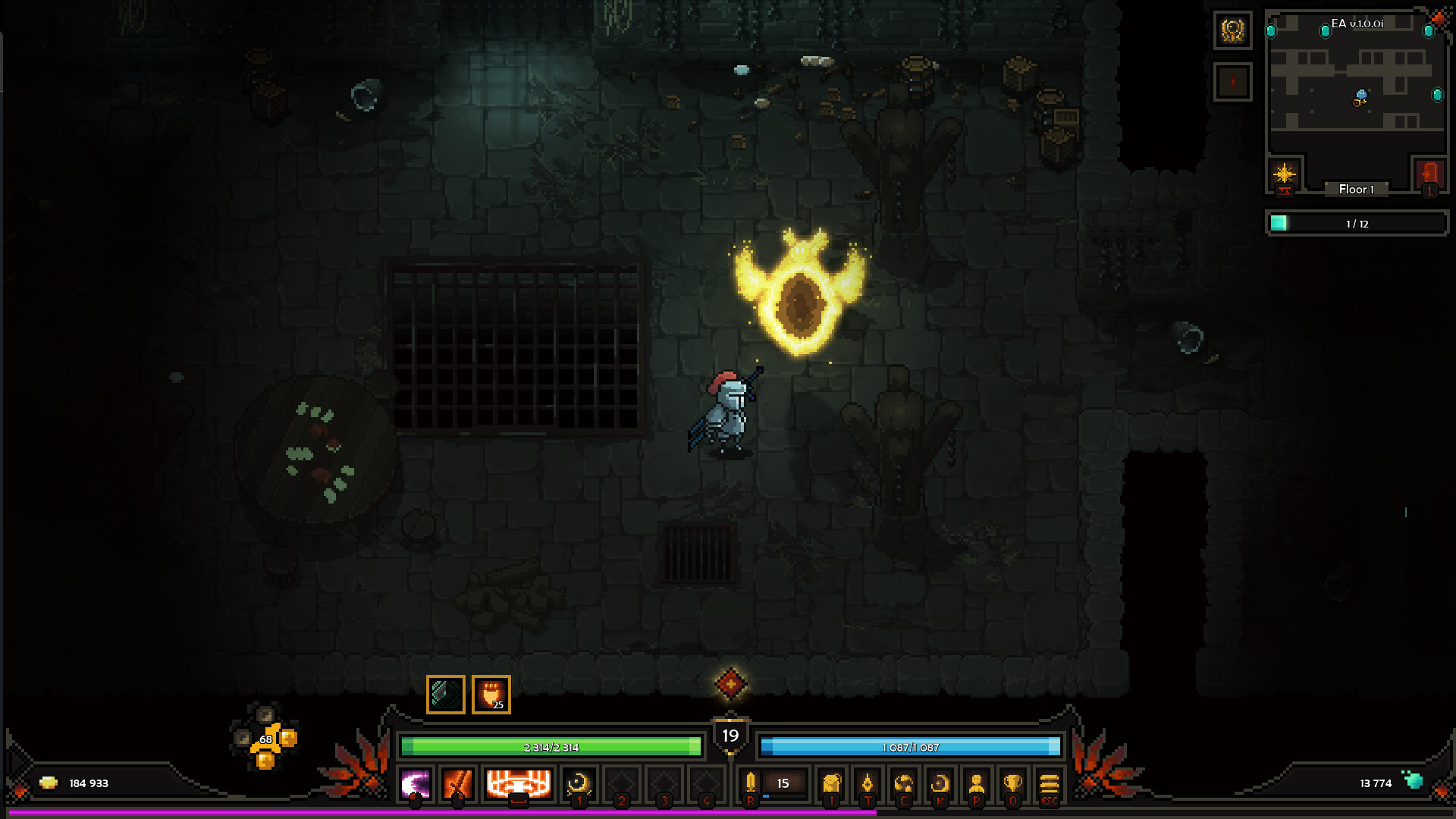Screen dimensions: 1456x819
Task: Open the golden wreath emblem icon
Action: [x=1232, y=30]
